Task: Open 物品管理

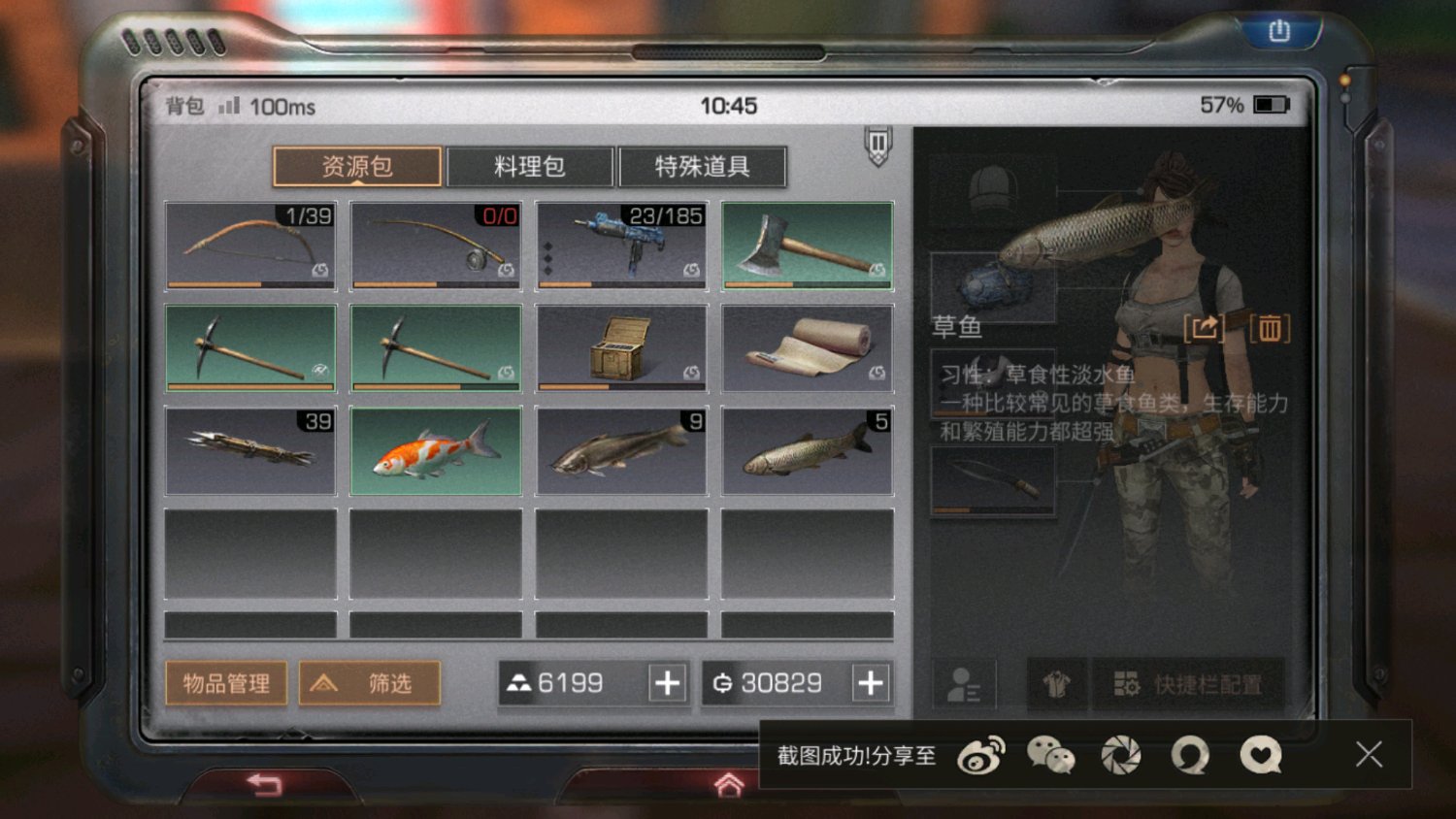Action: 226,683
